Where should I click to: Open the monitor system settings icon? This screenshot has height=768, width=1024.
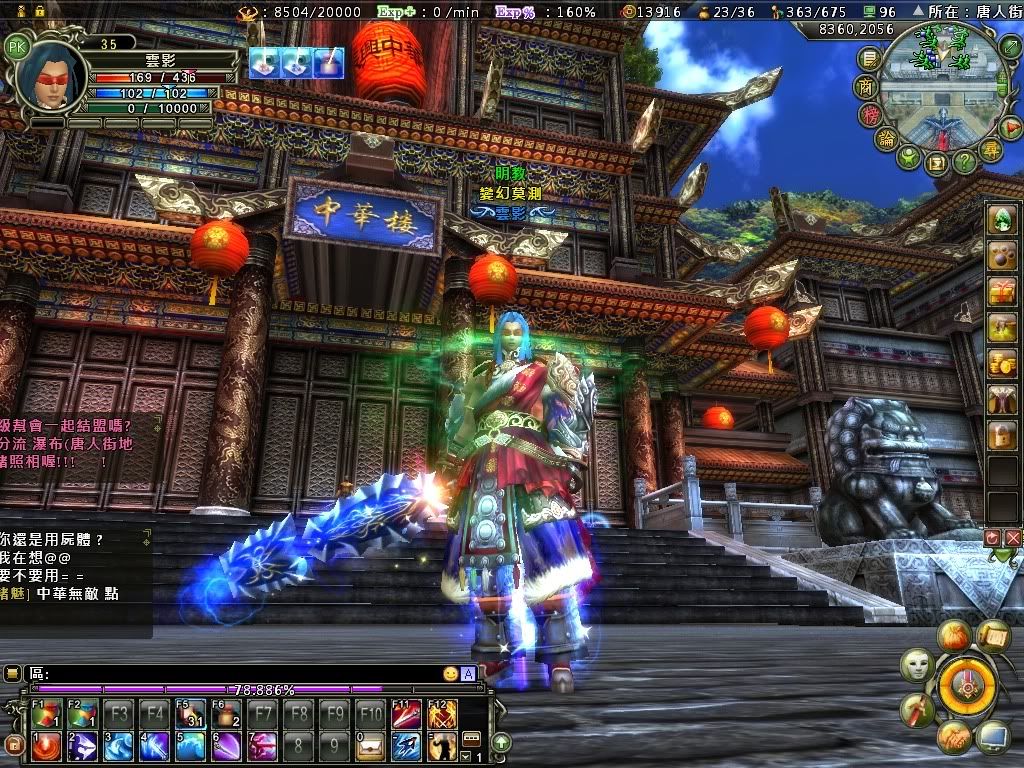point(993,738)
